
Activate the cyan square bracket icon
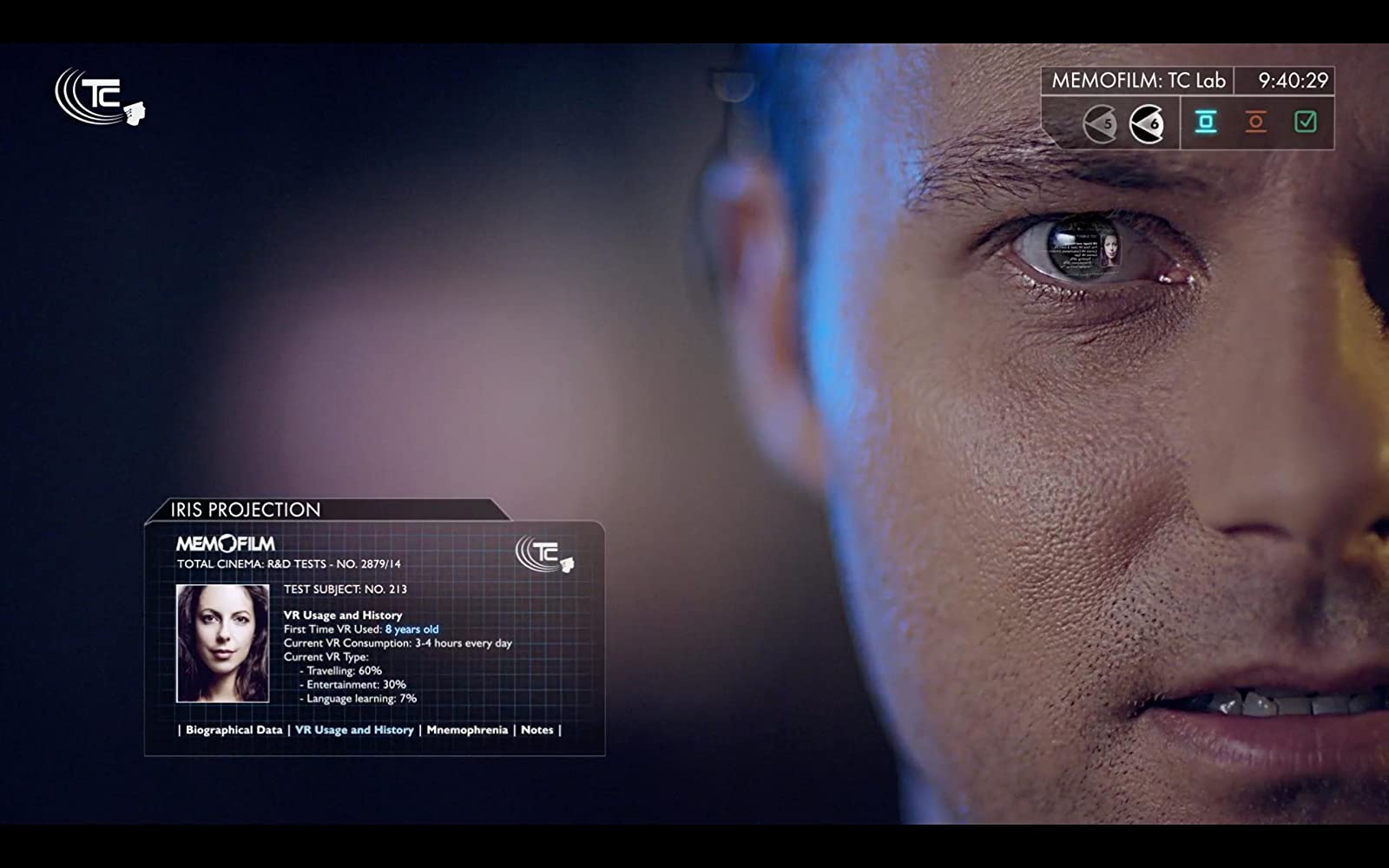(1205, 122)
